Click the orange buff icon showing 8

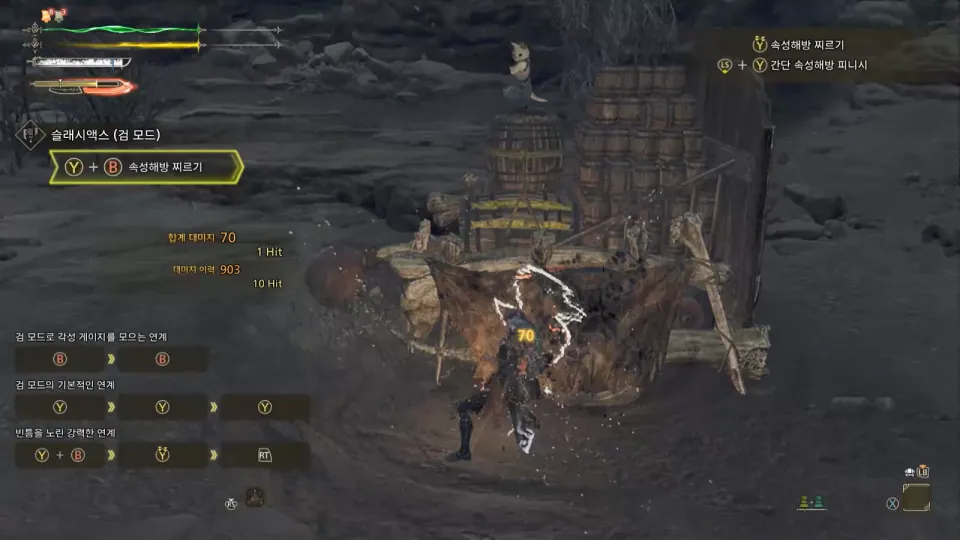(x=47, y=14)
